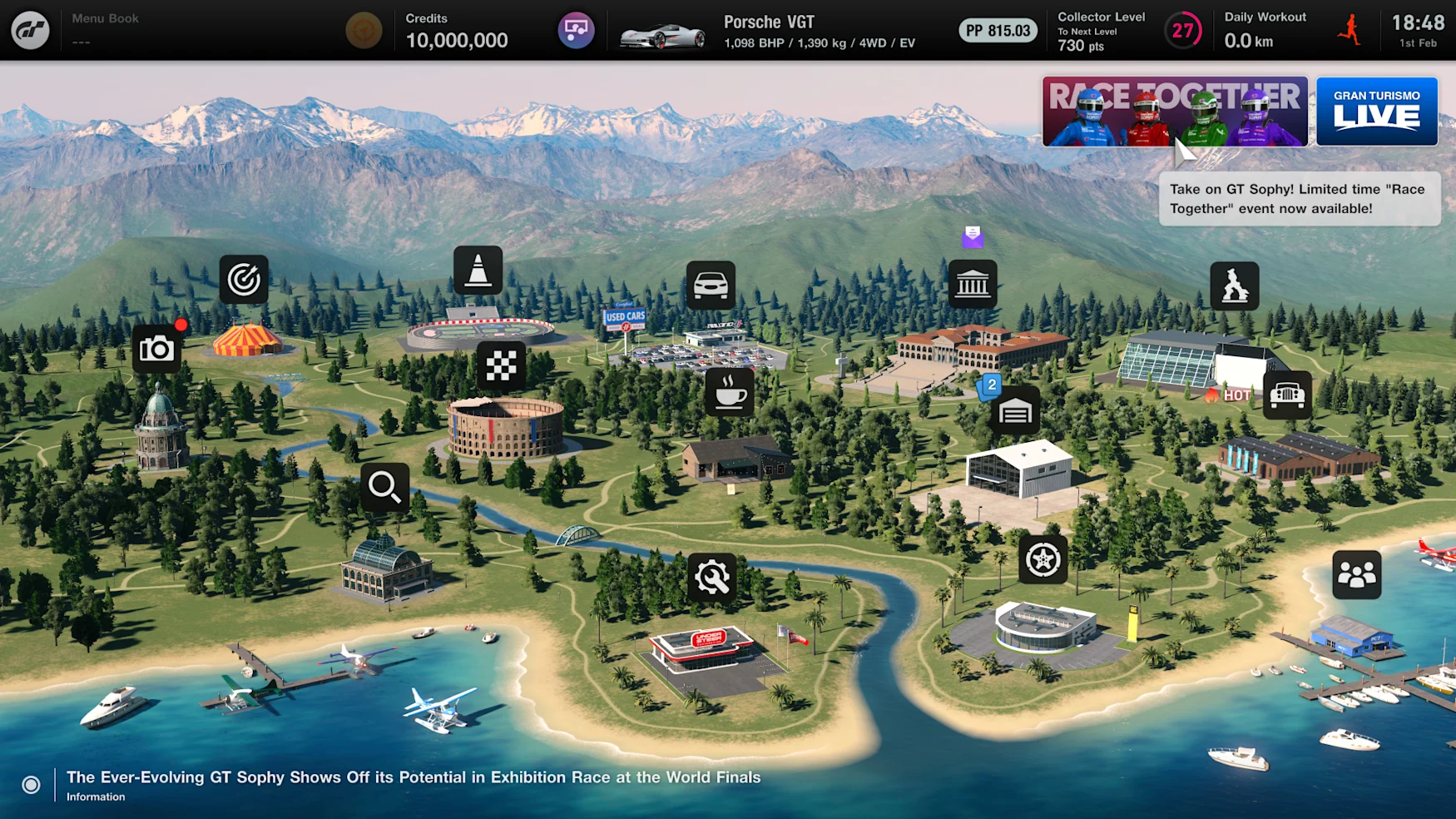Screen dimensions: 1456x819
Task: Open World Circuits checkered flag icon
Action: click(501, 366)
